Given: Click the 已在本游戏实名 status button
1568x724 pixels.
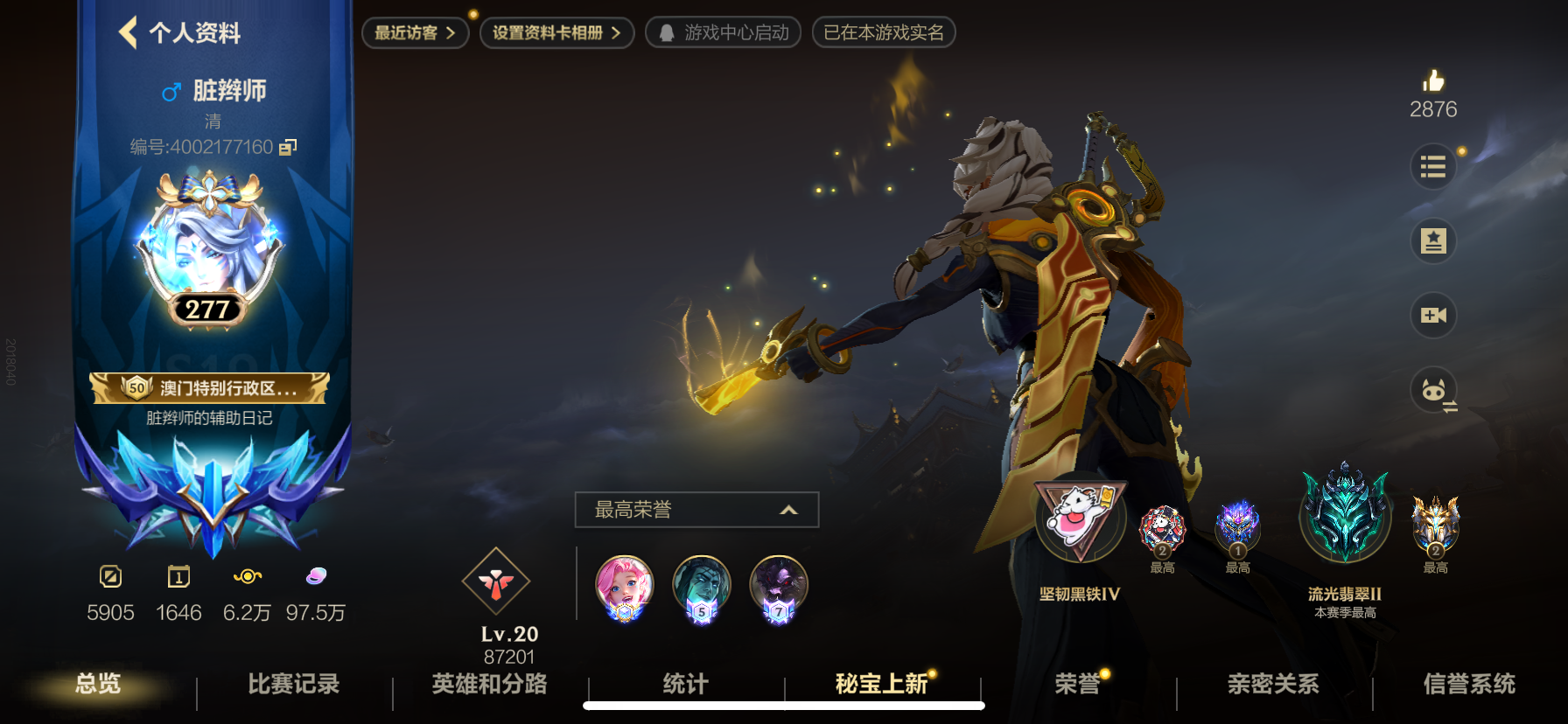Looking at the screenshot, I should 884,33.
